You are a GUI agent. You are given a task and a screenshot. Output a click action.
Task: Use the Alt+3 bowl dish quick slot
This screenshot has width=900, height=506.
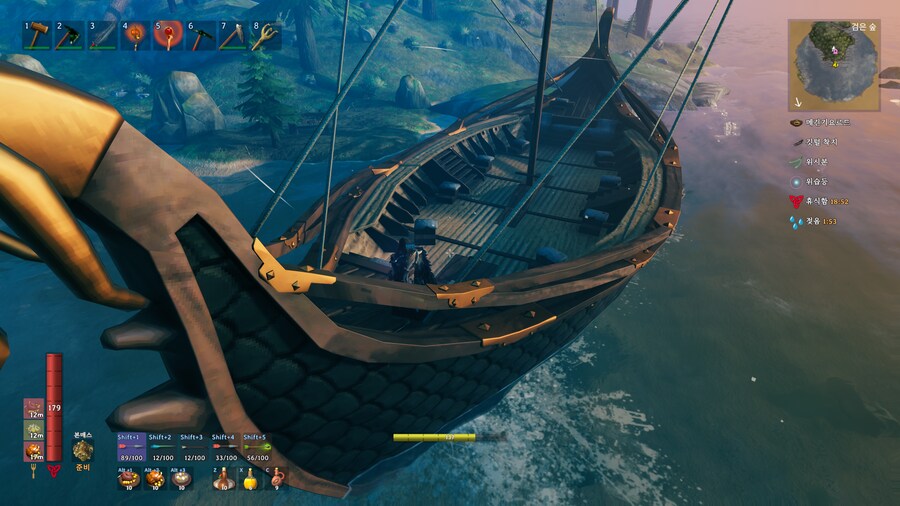[181, 479]
